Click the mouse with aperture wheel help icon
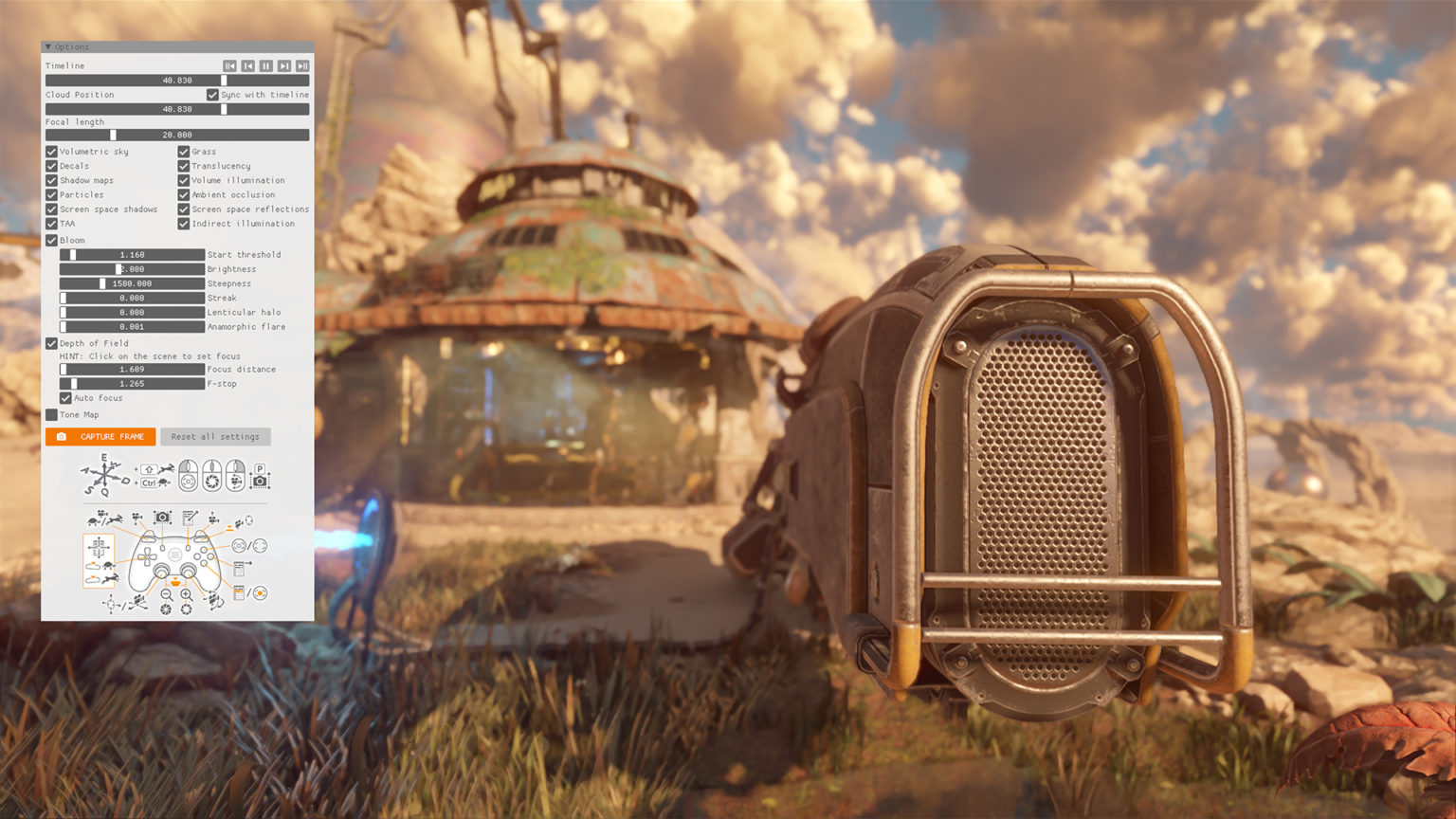The width and height of the screenshot is (1456, 819). click(212, 477)
